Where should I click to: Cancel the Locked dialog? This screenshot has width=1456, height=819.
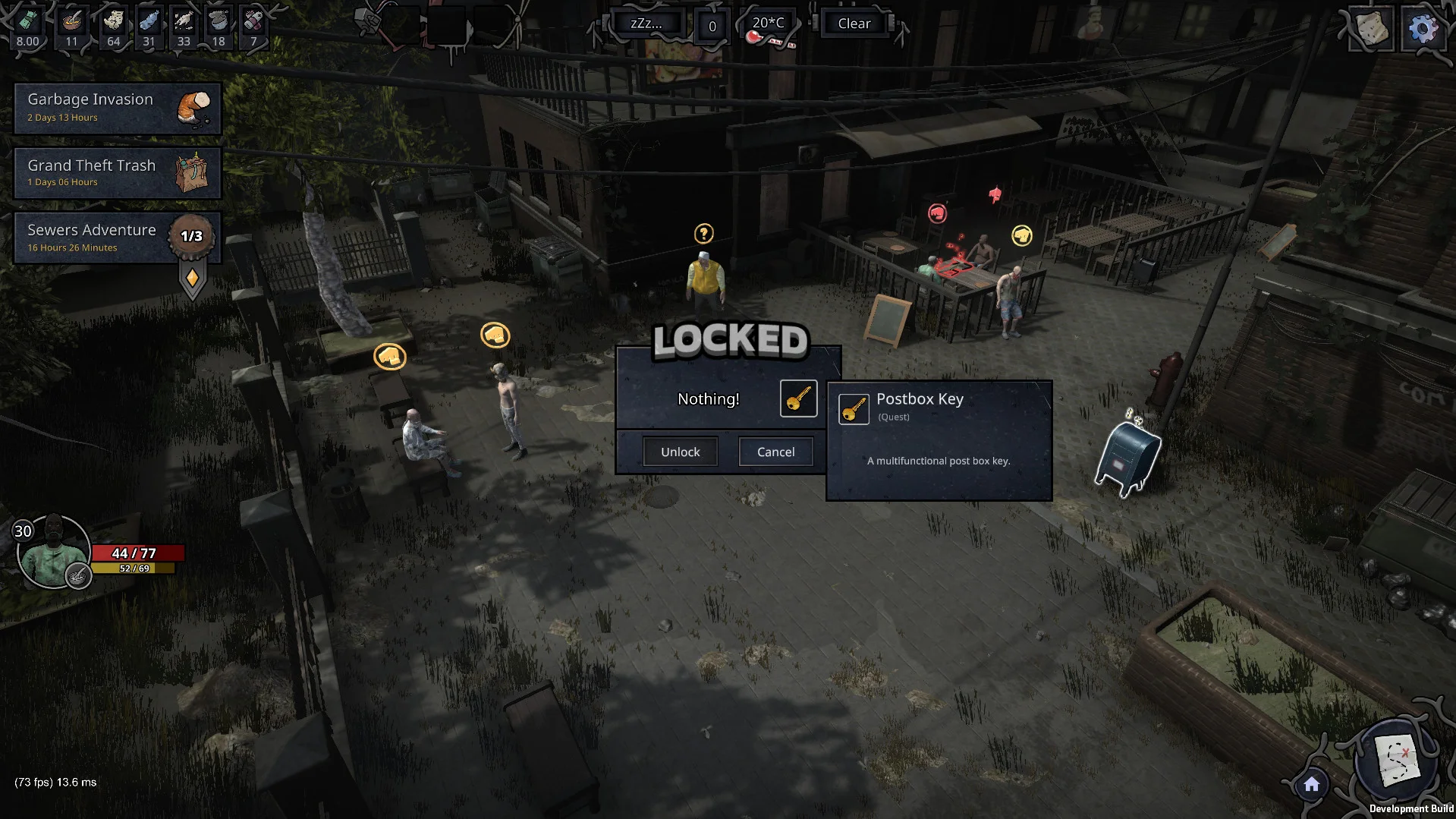775,452
